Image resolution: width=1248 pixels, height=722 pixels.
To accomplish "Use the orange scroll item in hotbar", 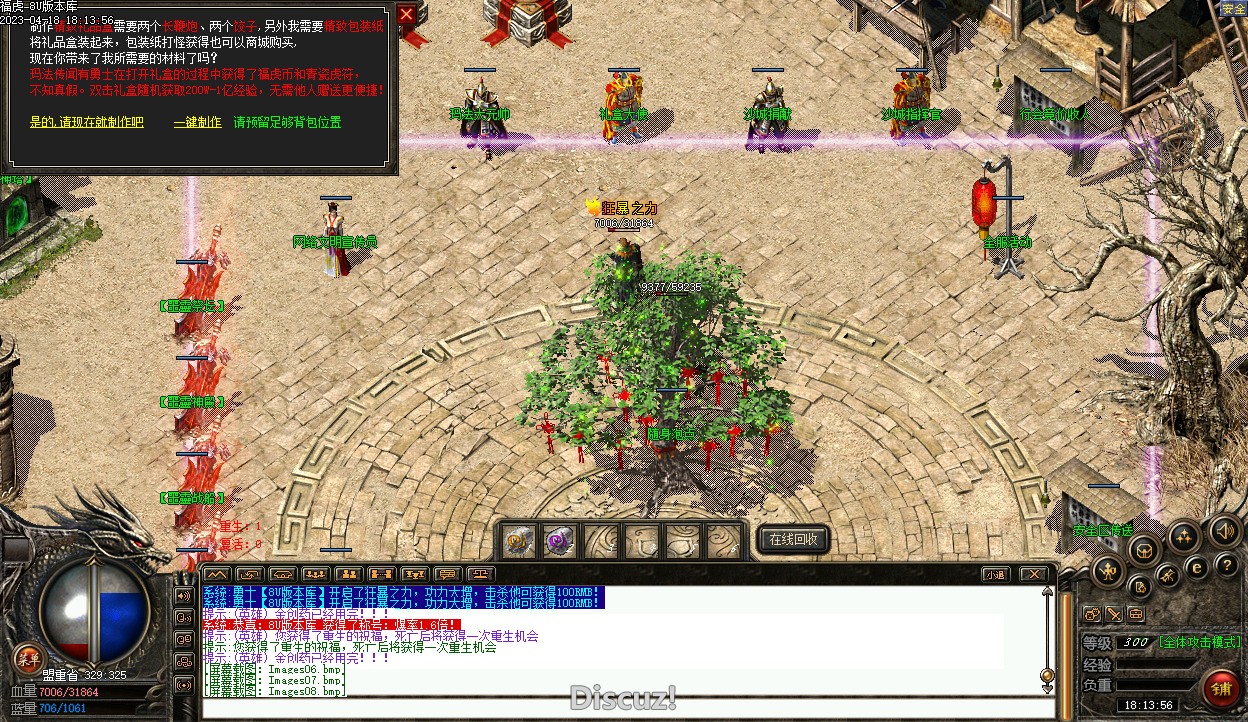I will tap(518, 541).
